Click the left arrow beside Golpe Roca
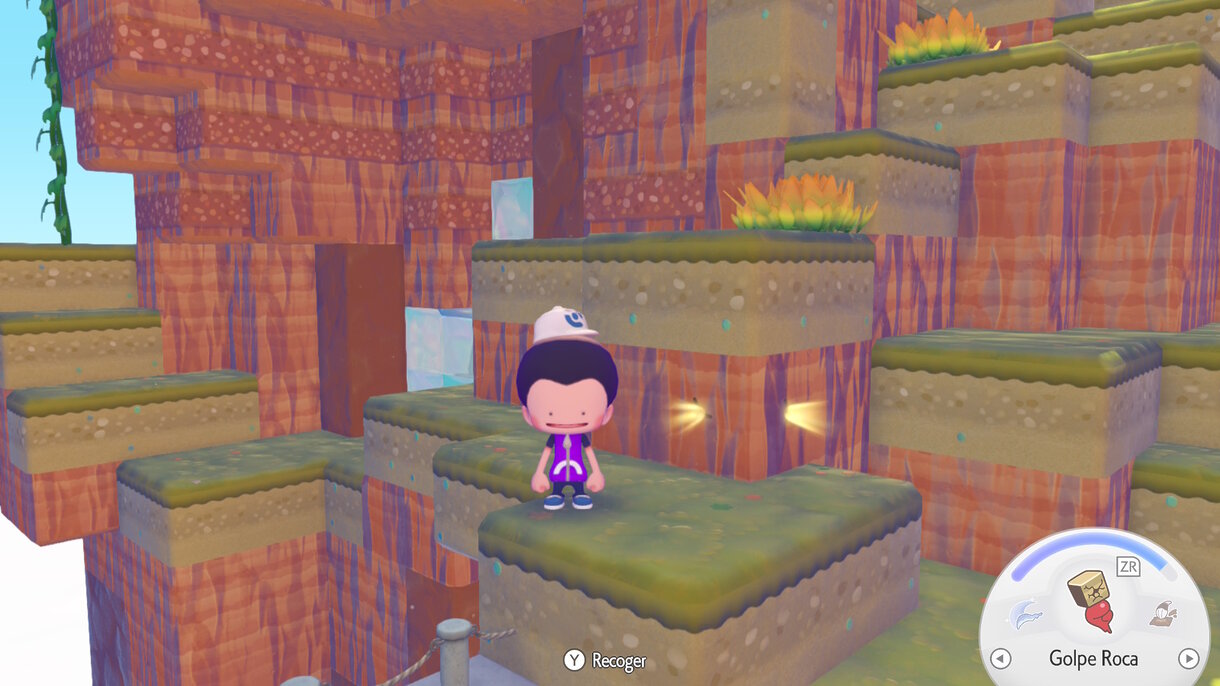This screenshot has height=686, width=1220. (1000, 658)
